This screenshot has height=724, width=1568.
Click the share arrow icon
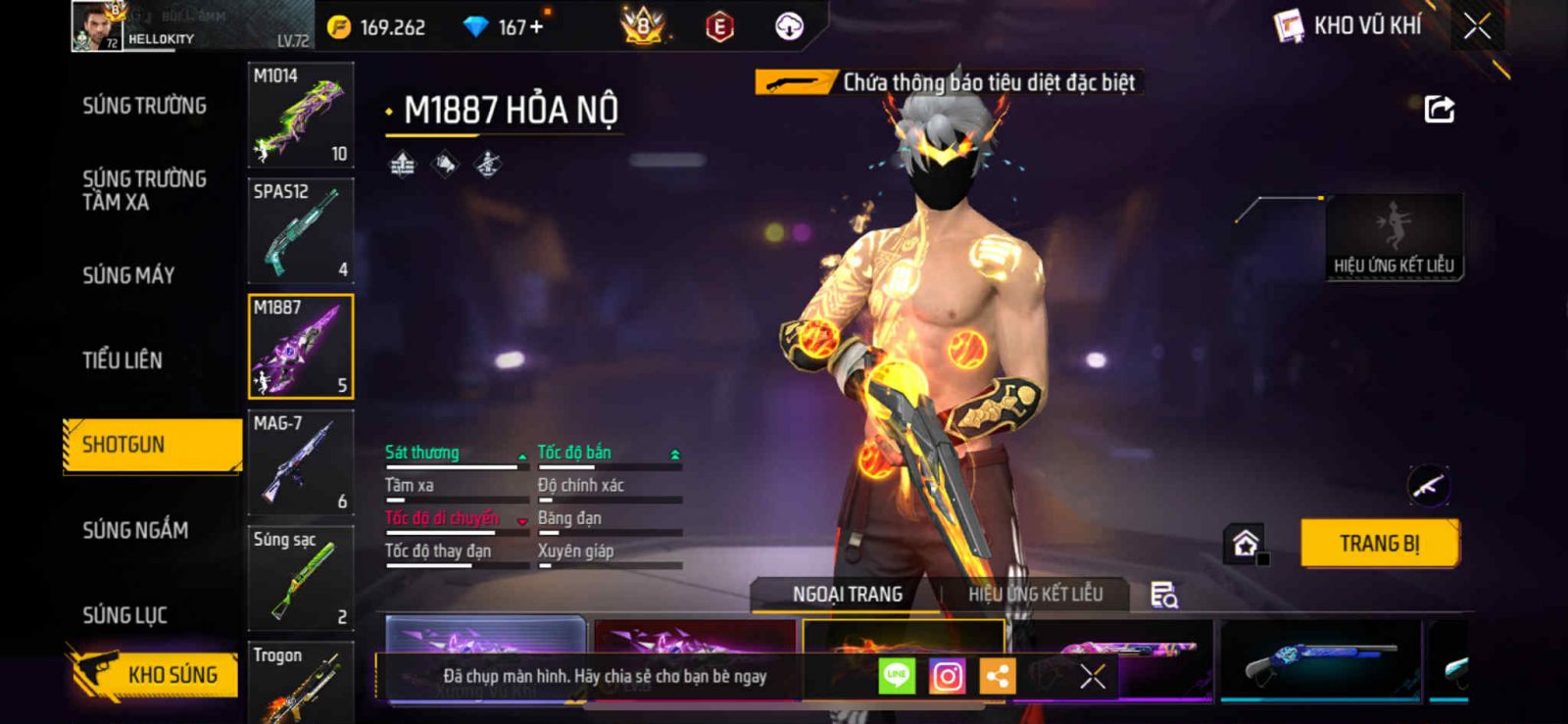pyautogui.click(x=1439, y=109)
